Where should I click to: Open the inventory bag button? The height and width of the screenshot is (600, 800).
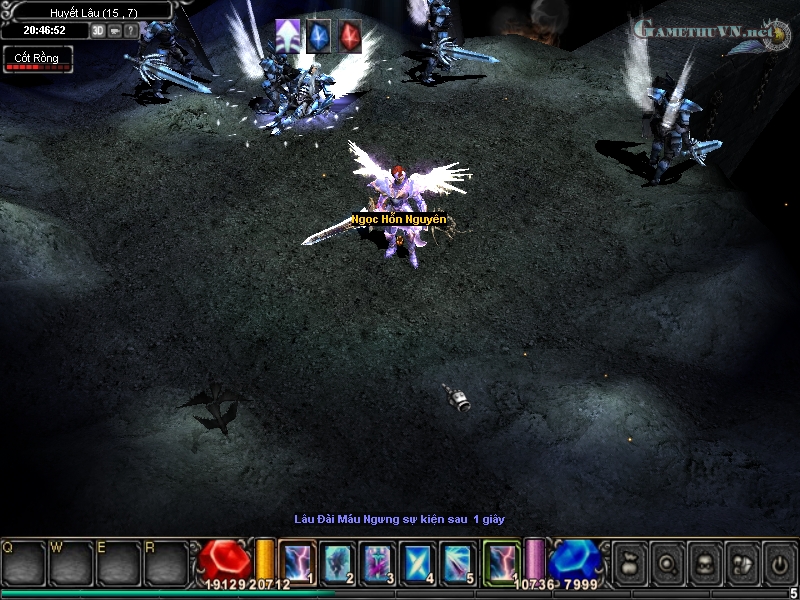tap(630, 563)
